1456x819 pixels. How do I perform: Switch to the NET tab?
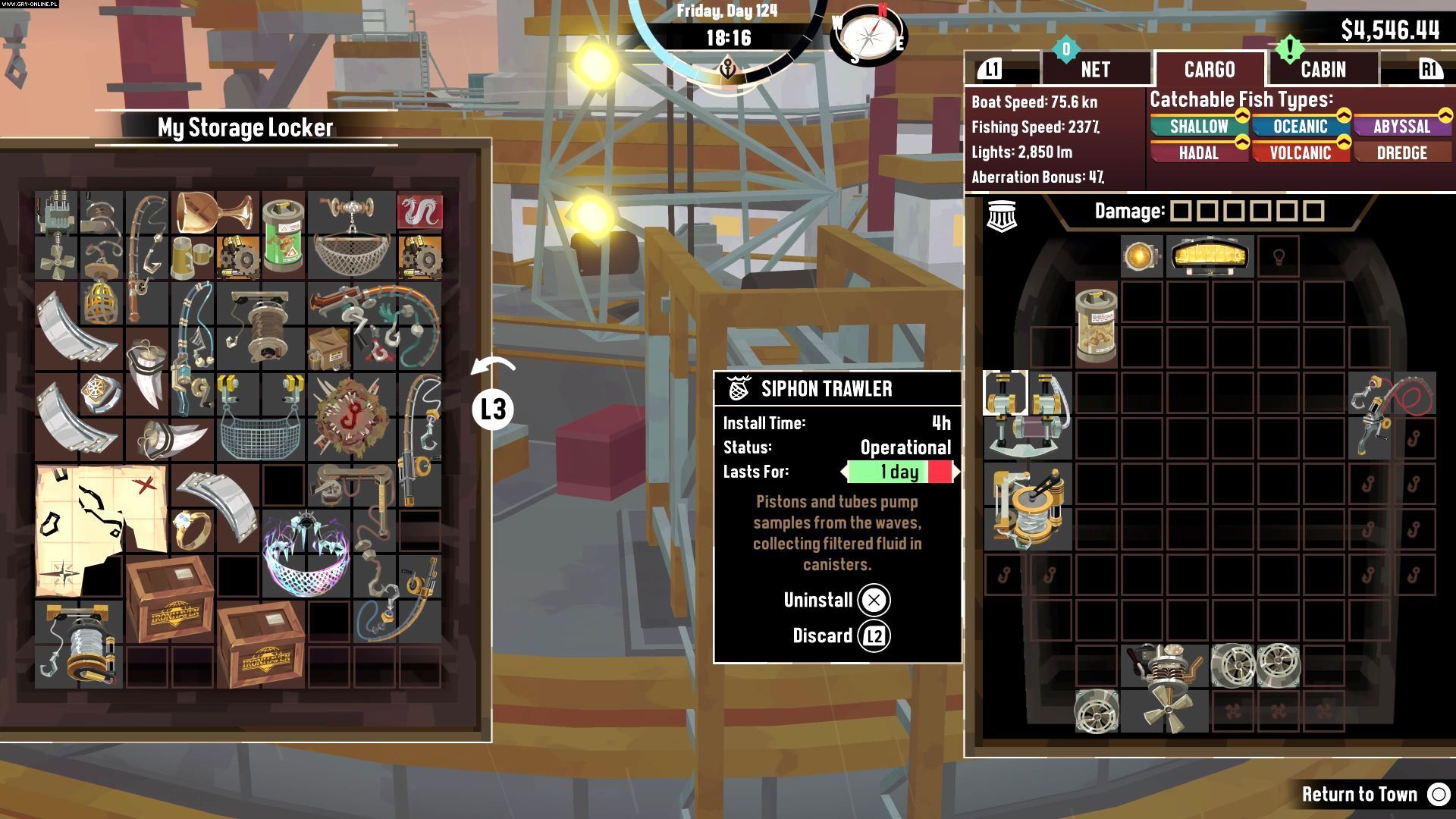[x=1095, y=70]
